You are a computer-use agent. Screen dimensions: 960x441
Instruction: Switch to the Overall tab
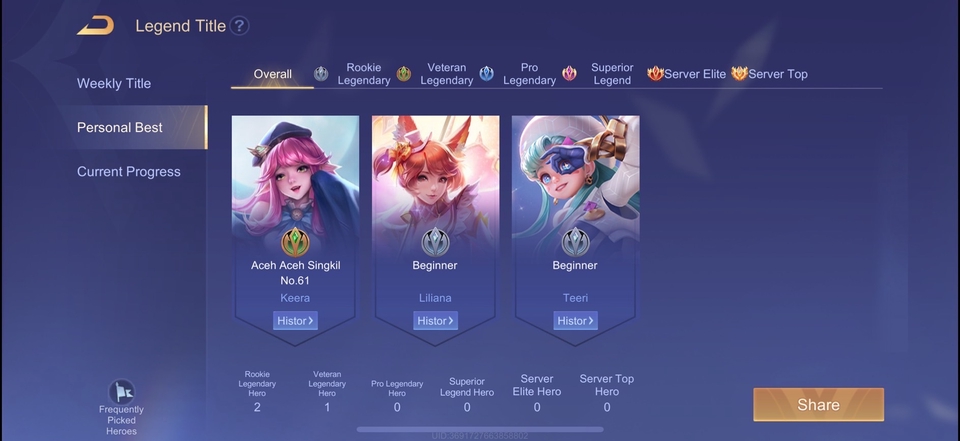pyautogui.click(x=272, y=74)
